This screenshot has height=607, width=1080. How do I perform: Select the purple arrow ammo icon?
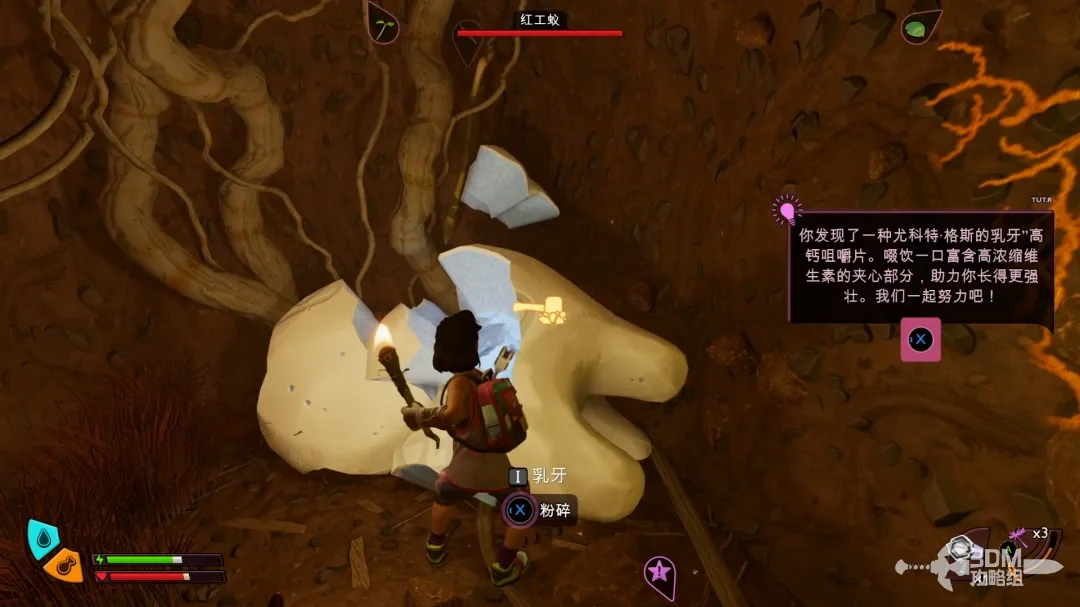tap(1019, 535)
